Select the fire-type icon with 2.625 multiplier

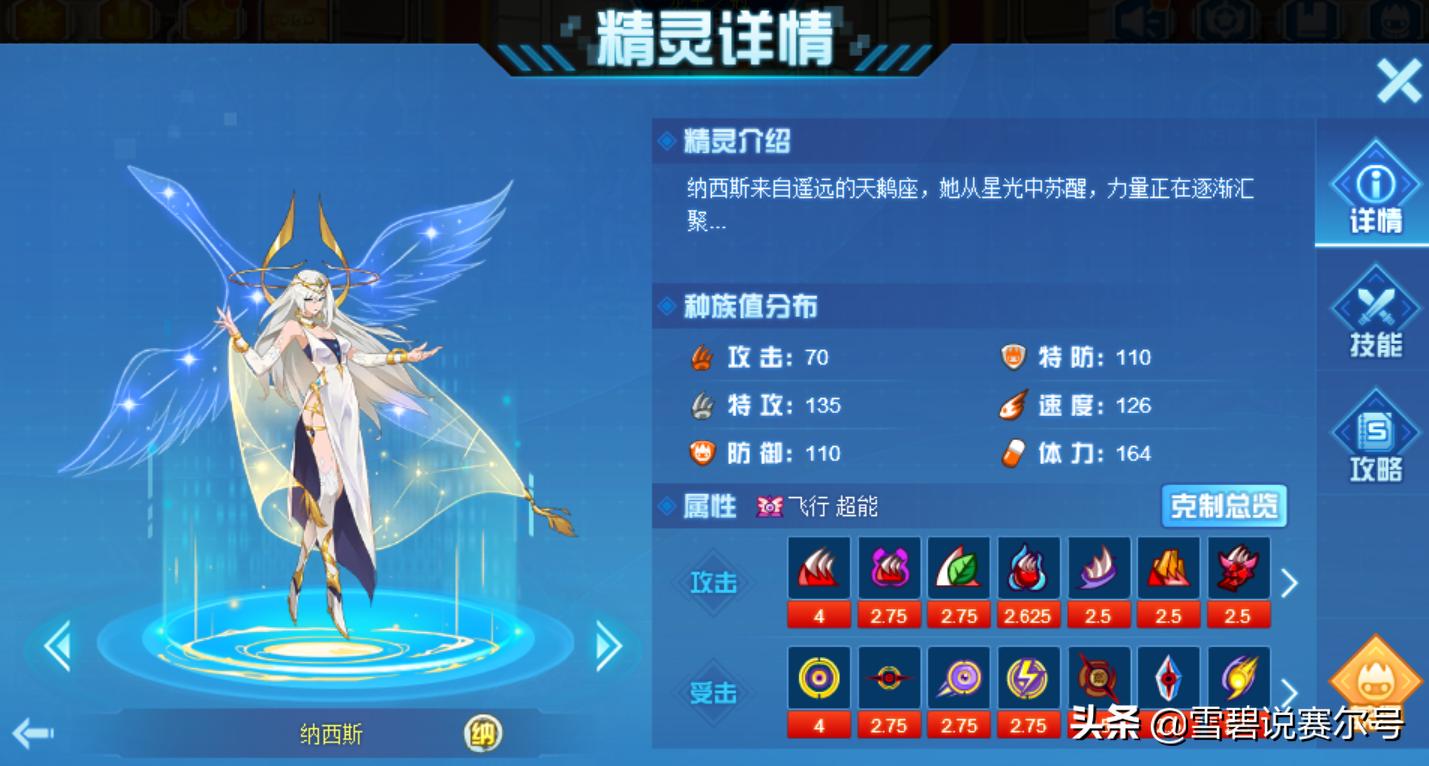(x=1029, y=570)
